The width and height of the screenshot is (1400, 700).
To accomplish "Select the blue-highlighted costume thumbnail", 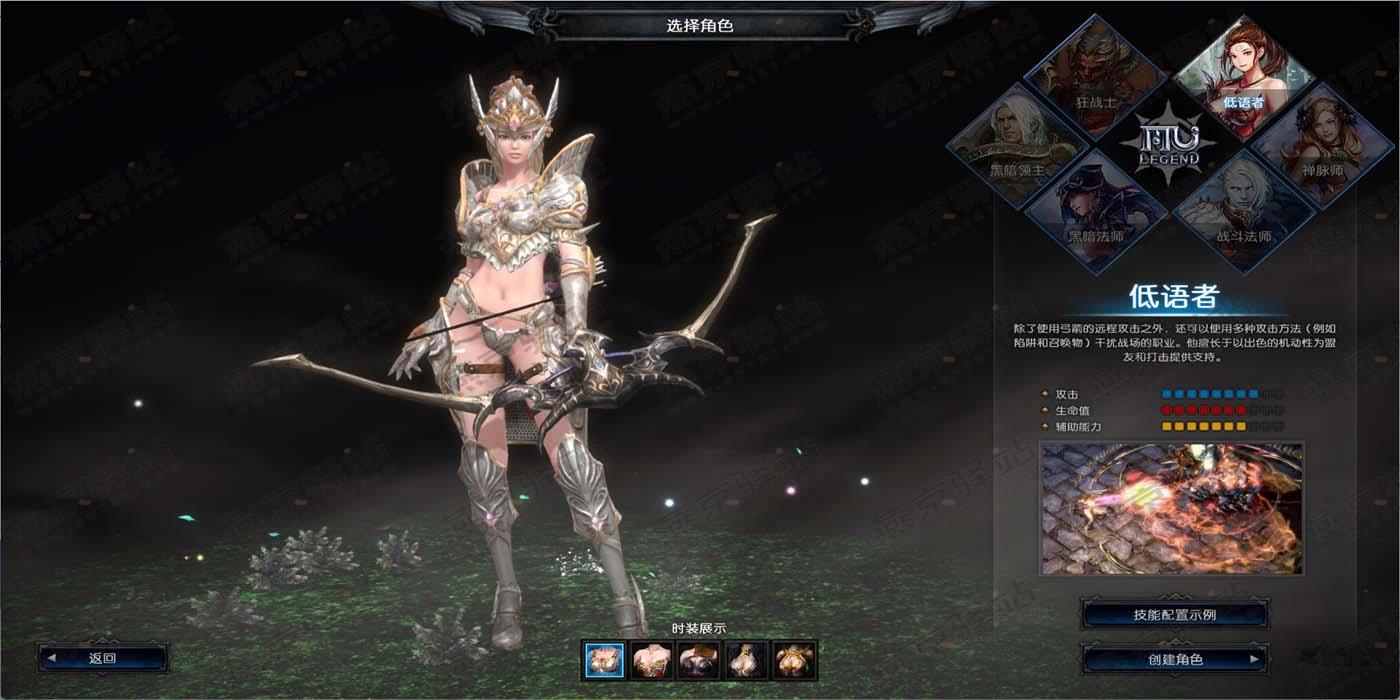I will [x=604, y=660].
